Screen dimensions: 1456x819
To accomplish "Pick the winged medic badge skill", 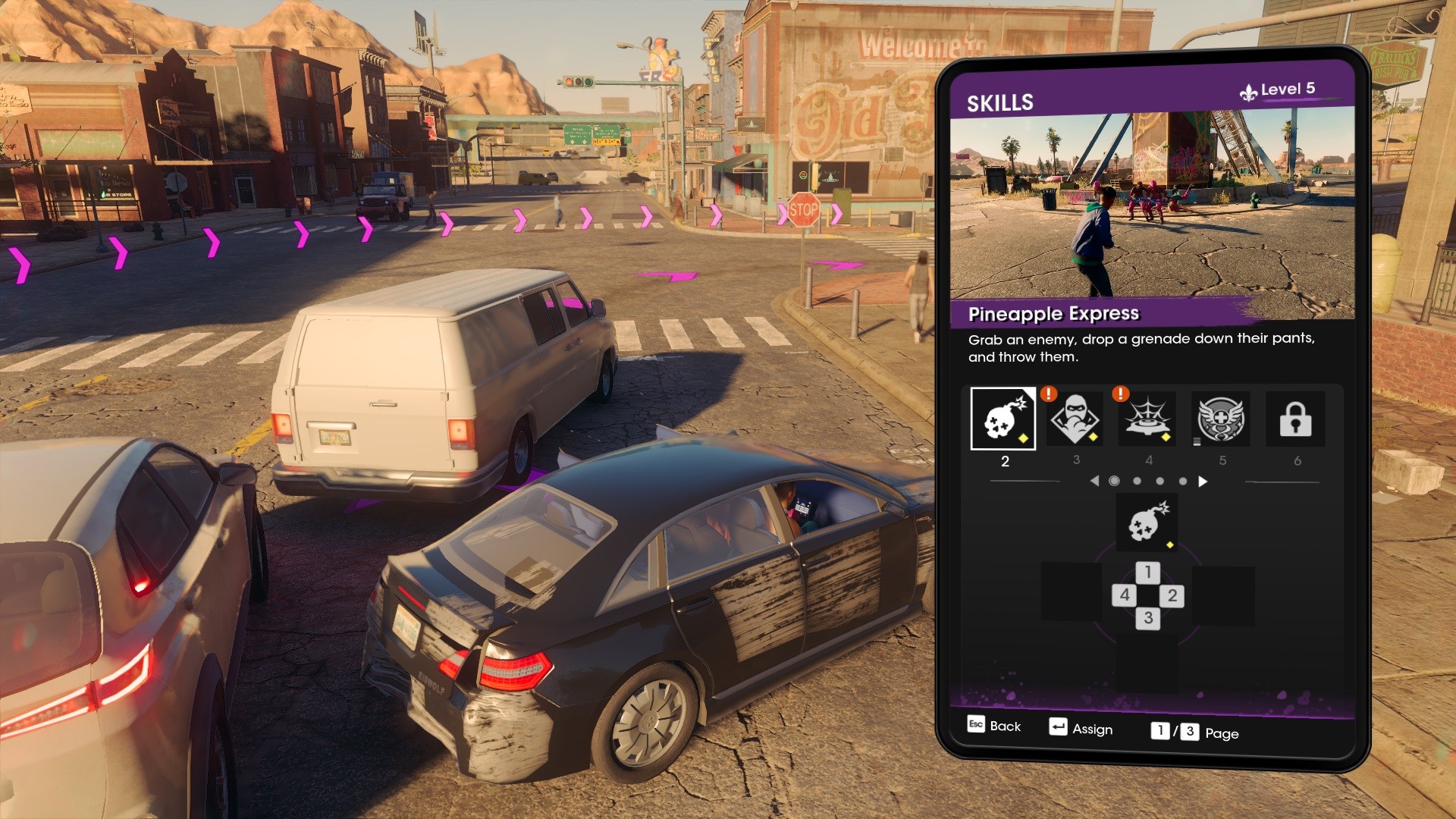I will pyautogui.click(x=1221, y=419).
